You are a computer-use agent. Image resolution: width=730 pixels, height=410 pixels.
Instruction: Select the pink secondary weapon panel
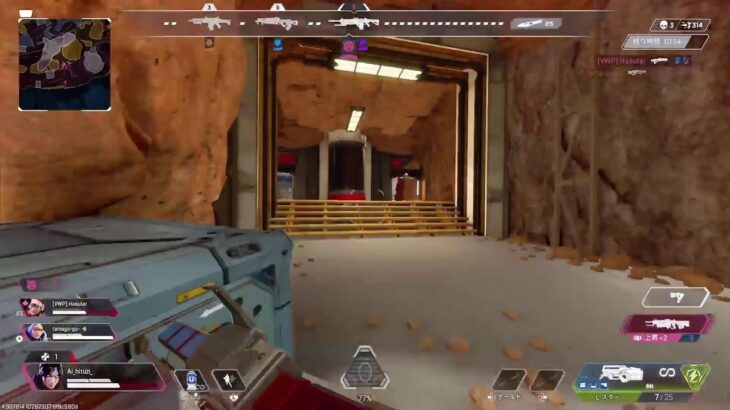coord(667,323)
